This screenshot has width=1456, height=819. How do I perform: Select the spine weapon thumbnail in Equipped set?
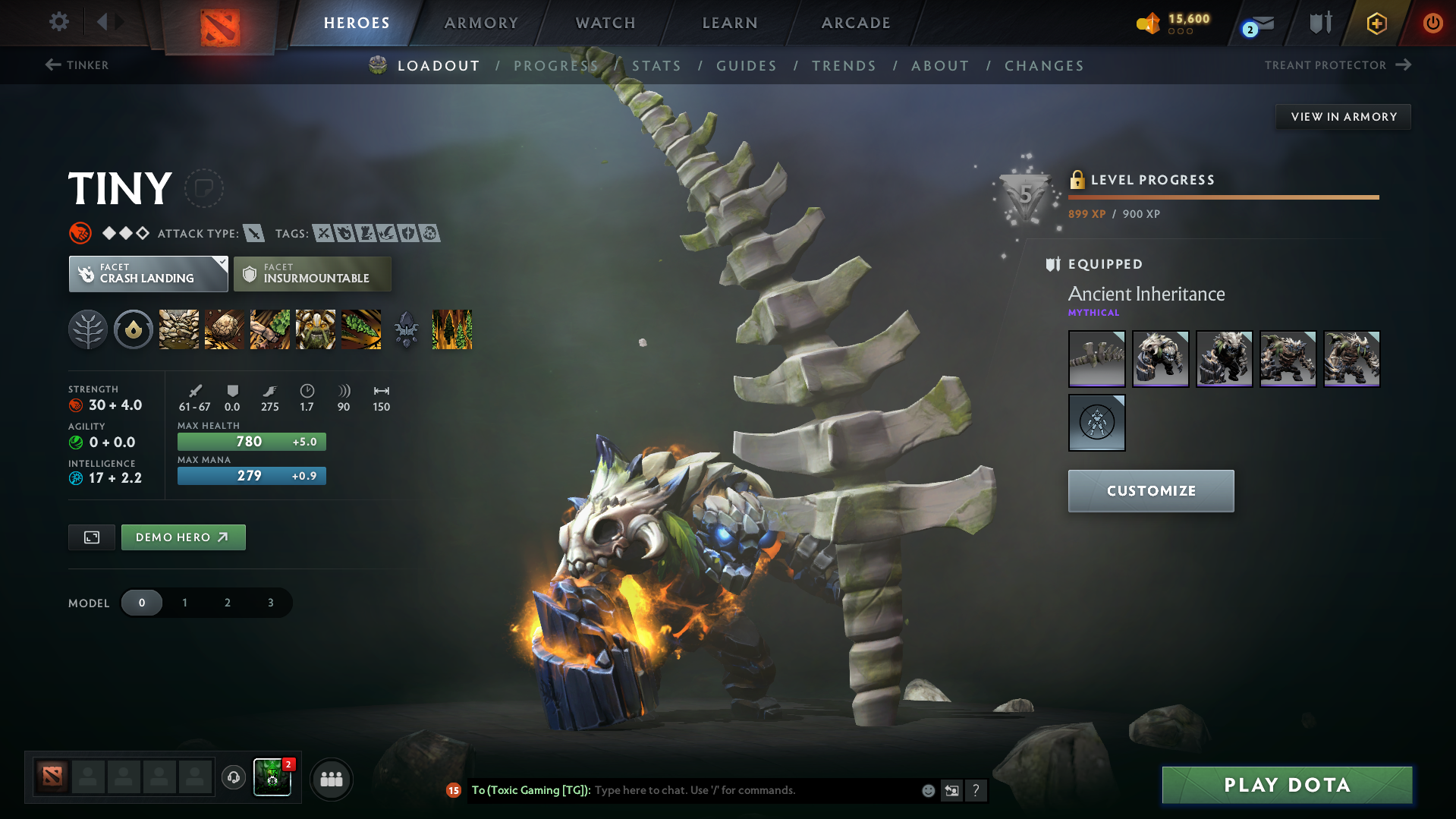(1096, 358)
